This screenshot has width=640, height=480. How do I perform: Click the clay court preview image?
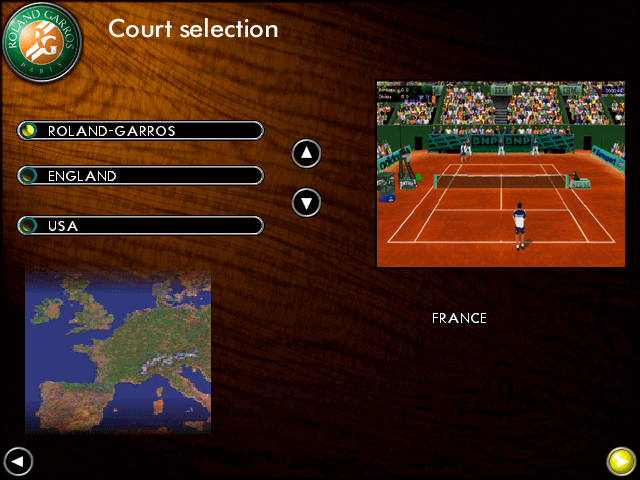click(500, 174)
